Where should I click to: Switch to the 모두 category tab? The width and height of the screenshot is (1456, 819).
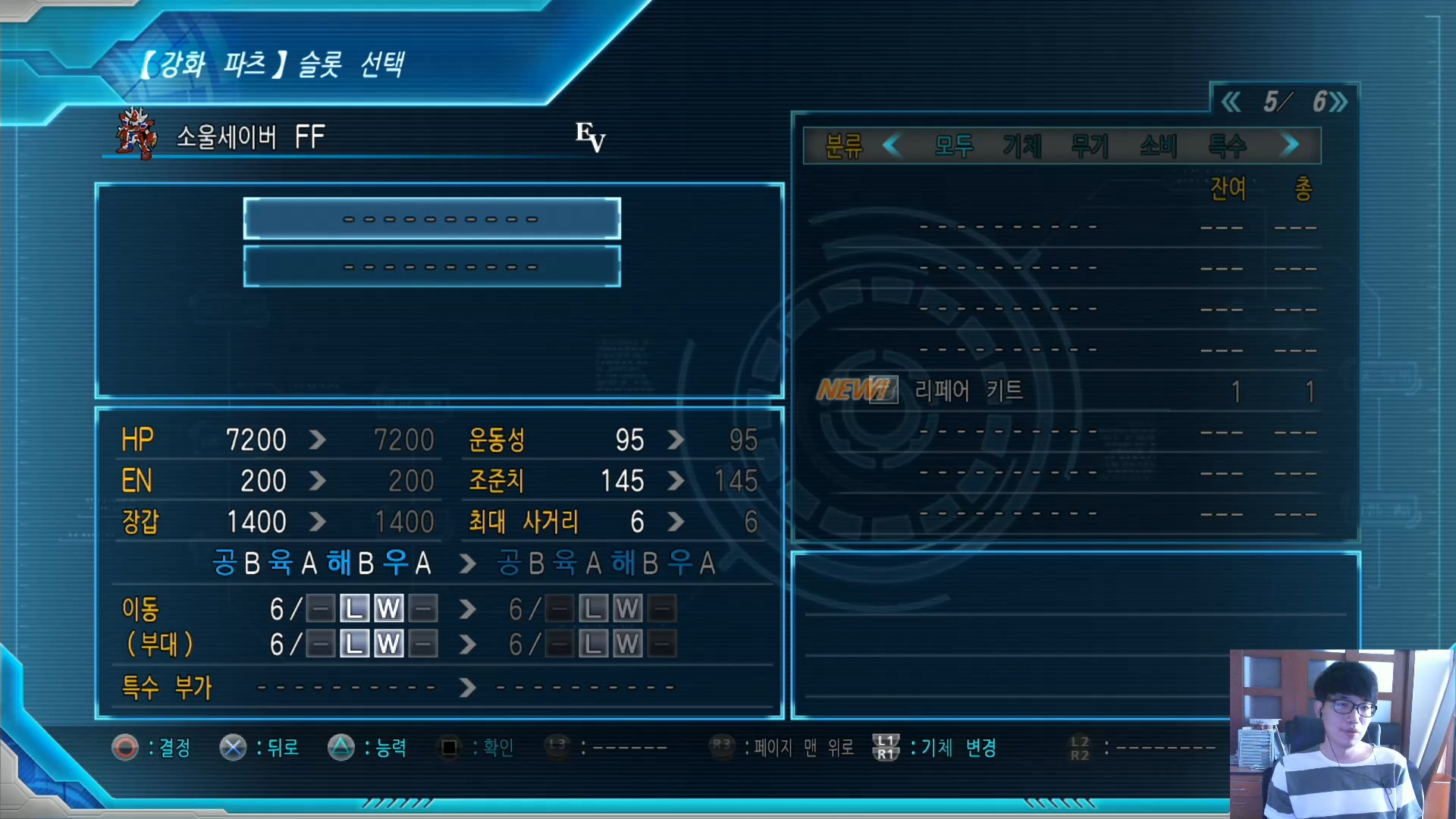click(x=953, y=146)
